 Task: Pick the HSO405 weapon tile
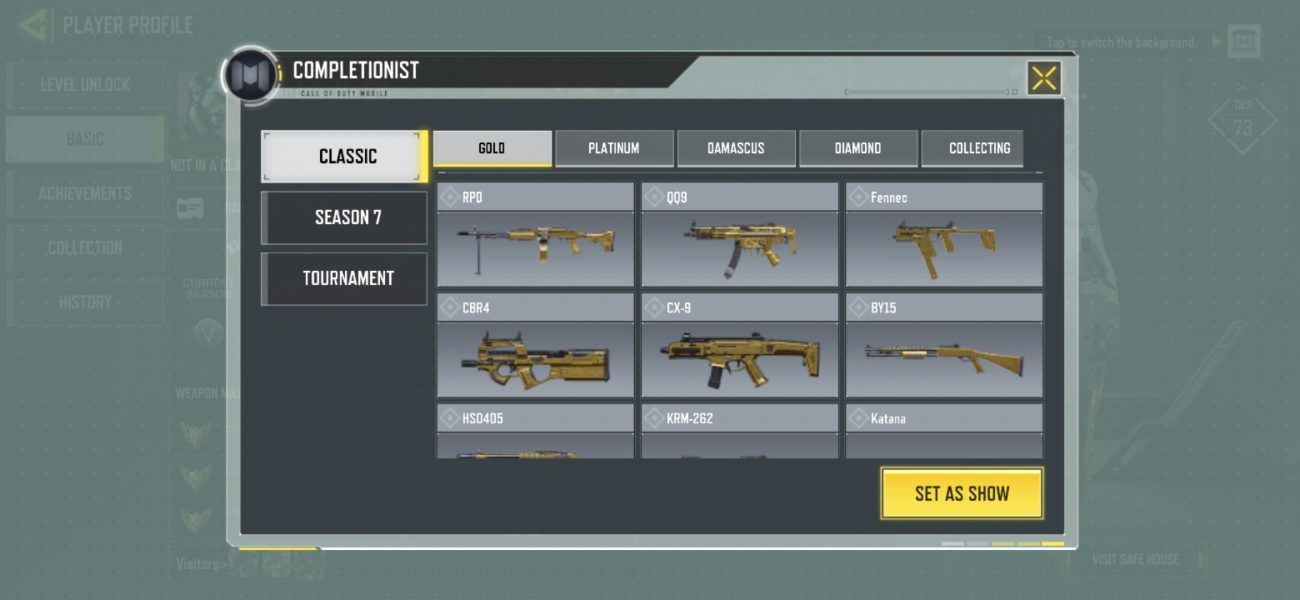(x=535, y=432)
